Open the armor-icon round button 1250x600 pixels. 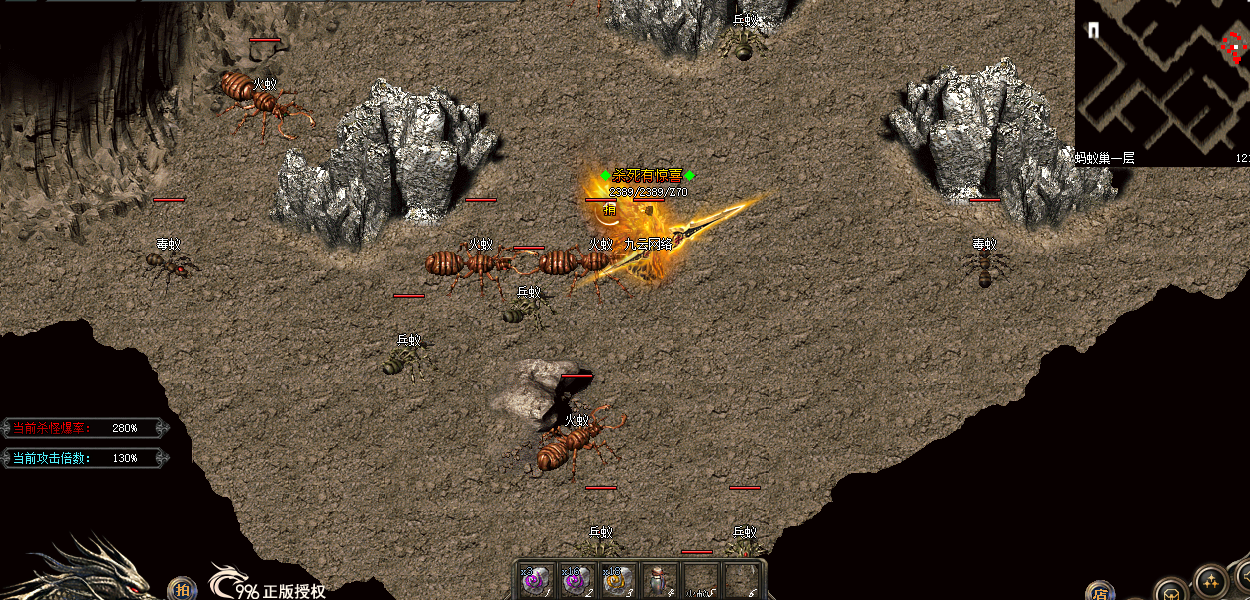1171,591
